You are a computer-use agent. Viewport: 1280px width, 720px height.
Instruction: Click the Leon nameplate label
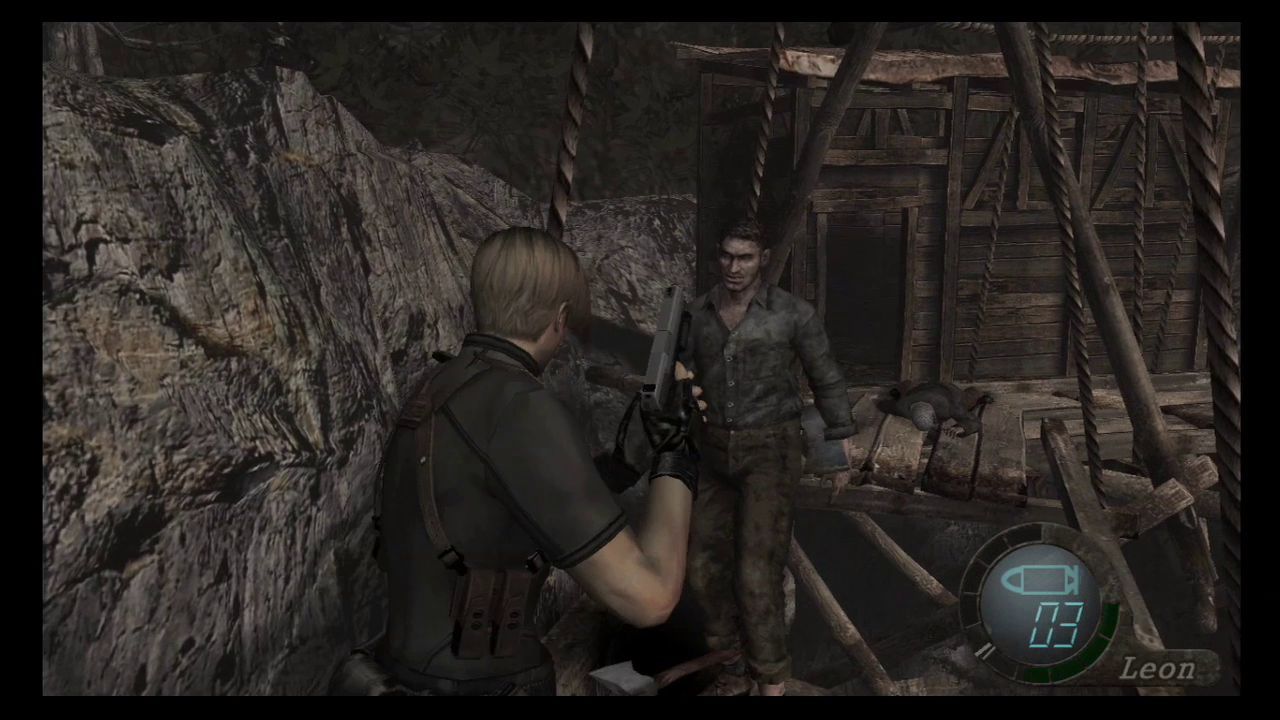click(1158, 668)
